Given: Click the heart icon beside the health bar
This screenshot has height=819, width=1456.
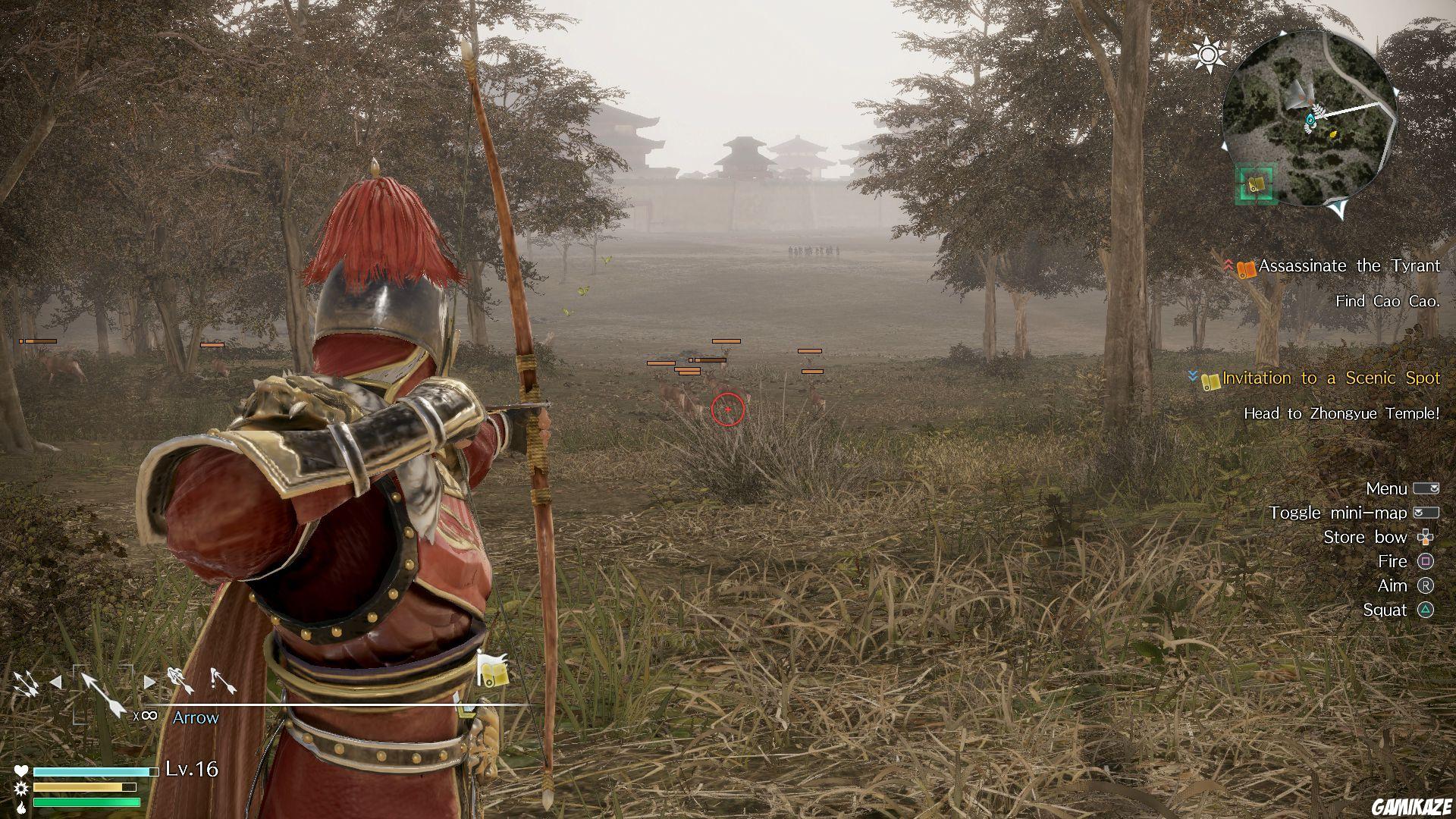Looking at the screenshot, I should click(20, 773).
